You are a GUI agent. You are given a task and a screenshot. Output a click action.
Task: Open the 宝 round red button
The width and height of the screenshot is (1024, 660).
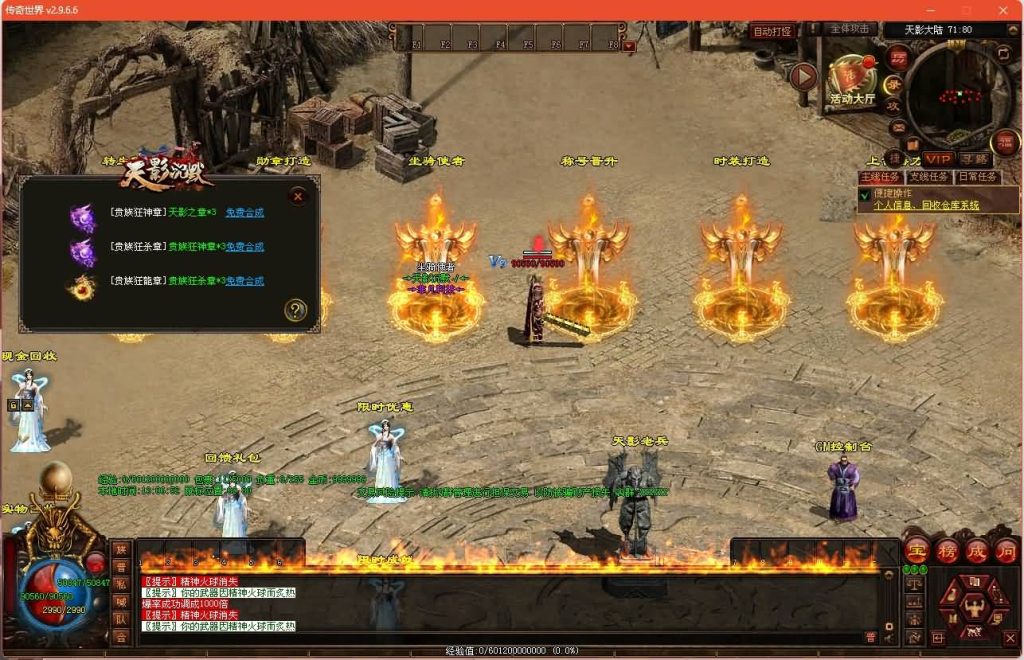(x=917, y=550)
